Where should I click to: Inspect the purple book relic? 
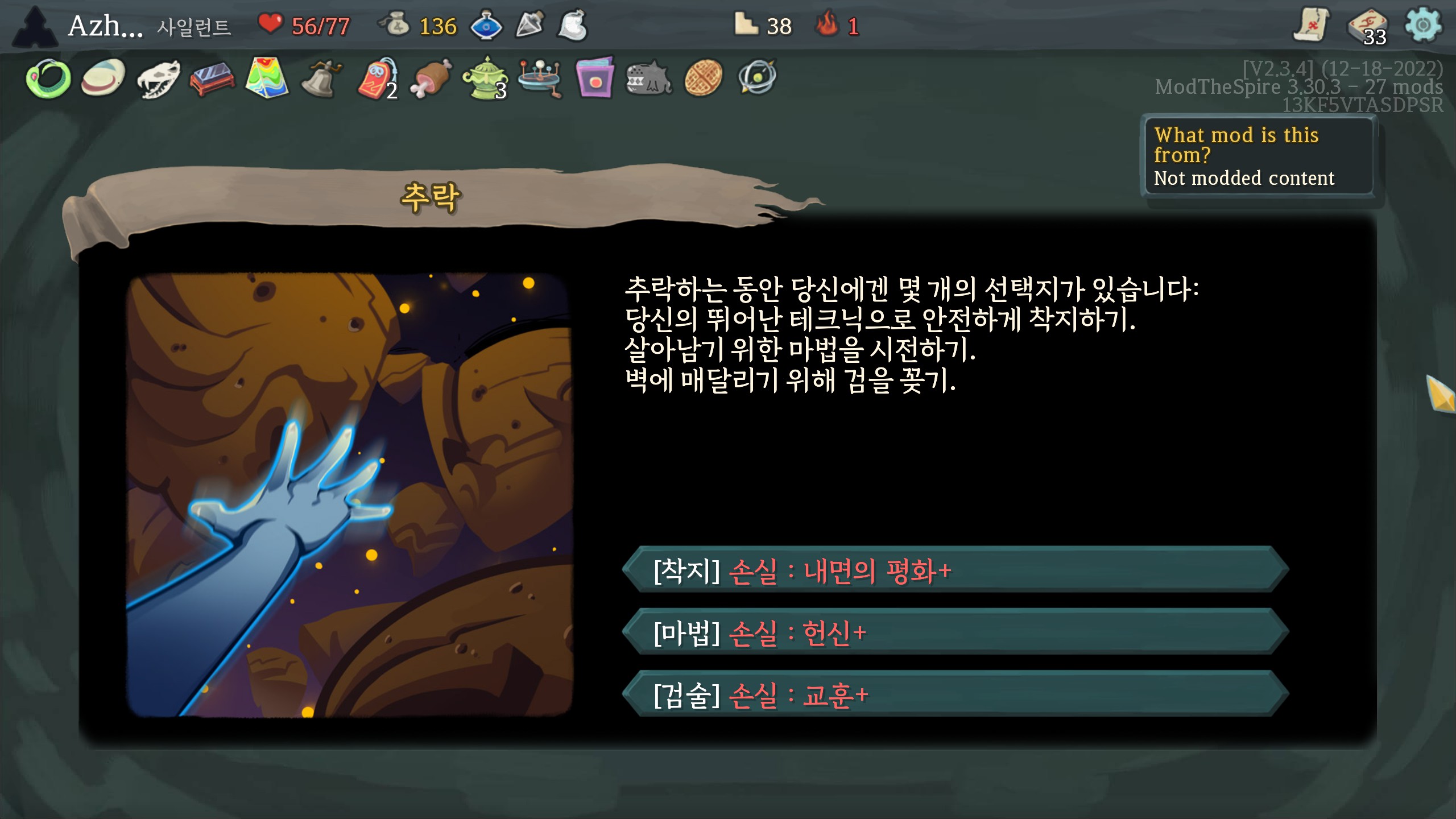coord(594,78)
